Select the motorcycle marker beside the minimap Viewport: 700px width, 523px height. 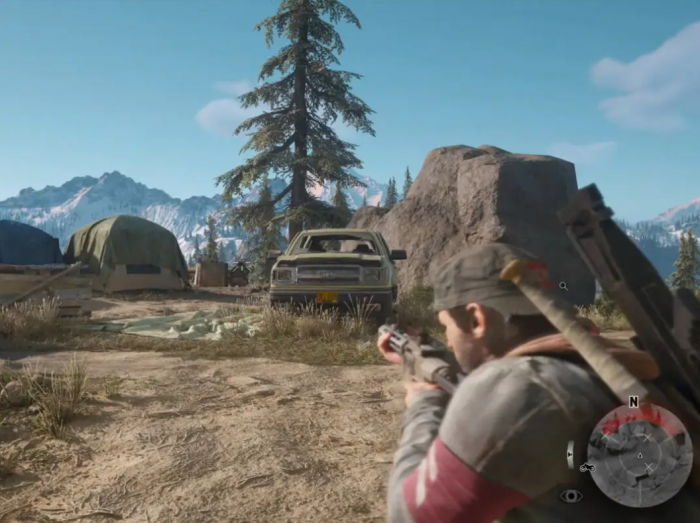click(x=586, y=467)
